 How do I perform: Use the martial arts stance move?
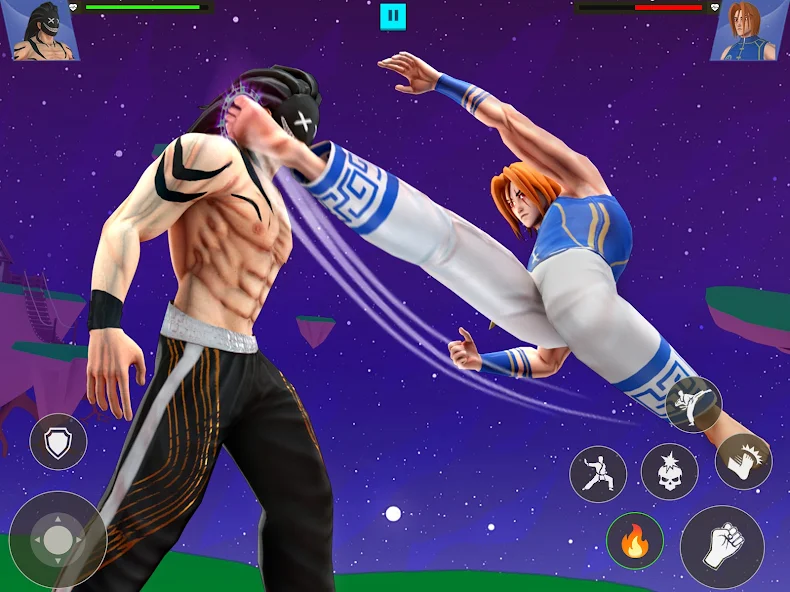tap(598, 473)
